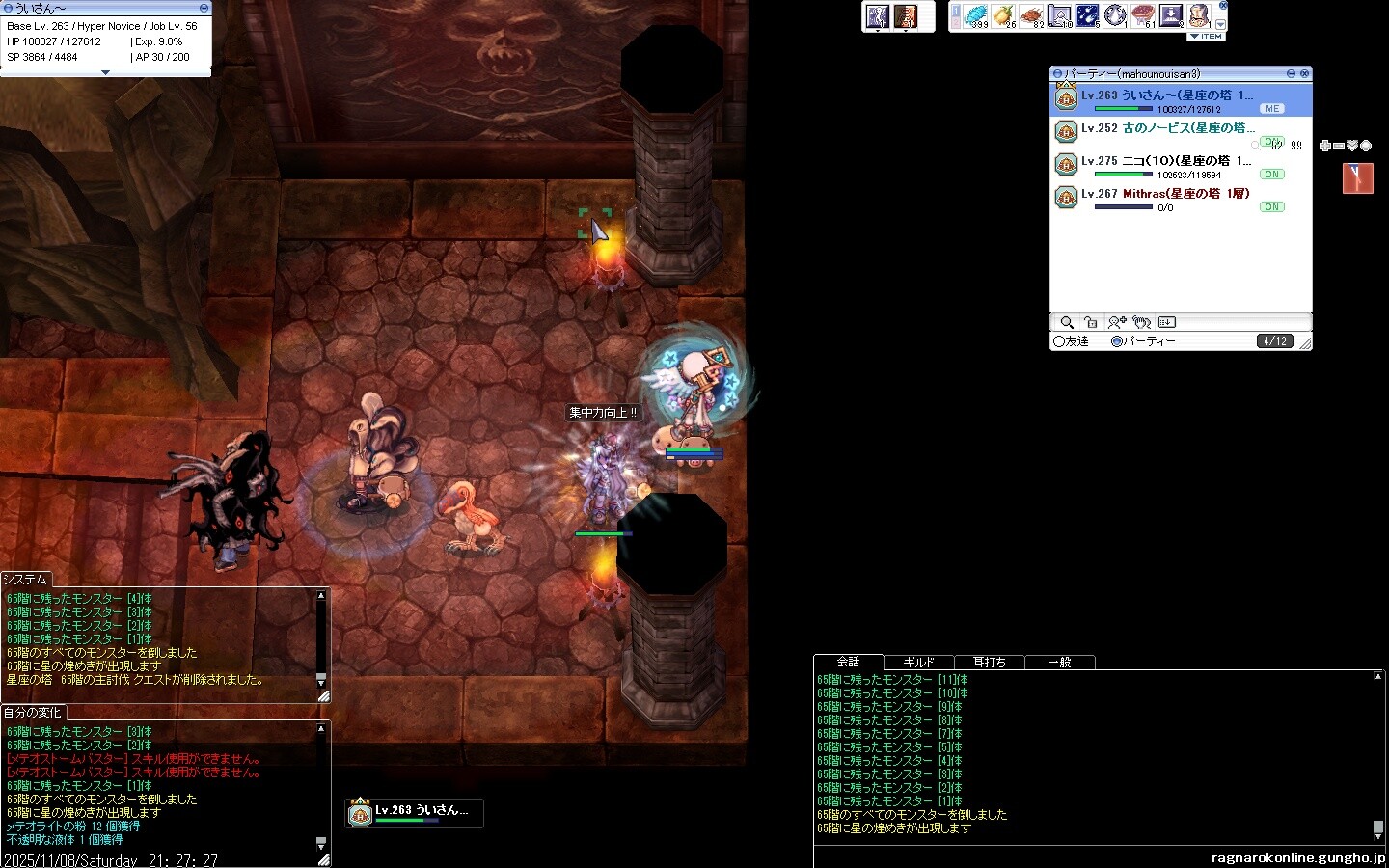Choose the 友達 friends radio option
1389x868 pixels.
pos(1059,341)
